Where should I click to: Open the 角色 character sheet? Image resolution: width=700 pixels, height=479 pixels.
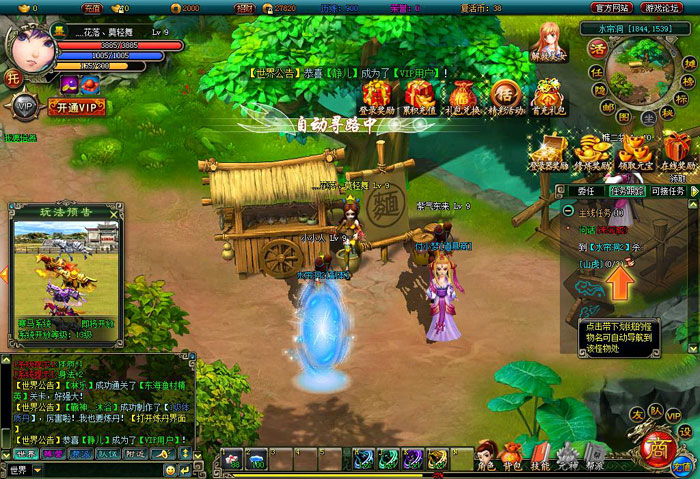[486, 455]
